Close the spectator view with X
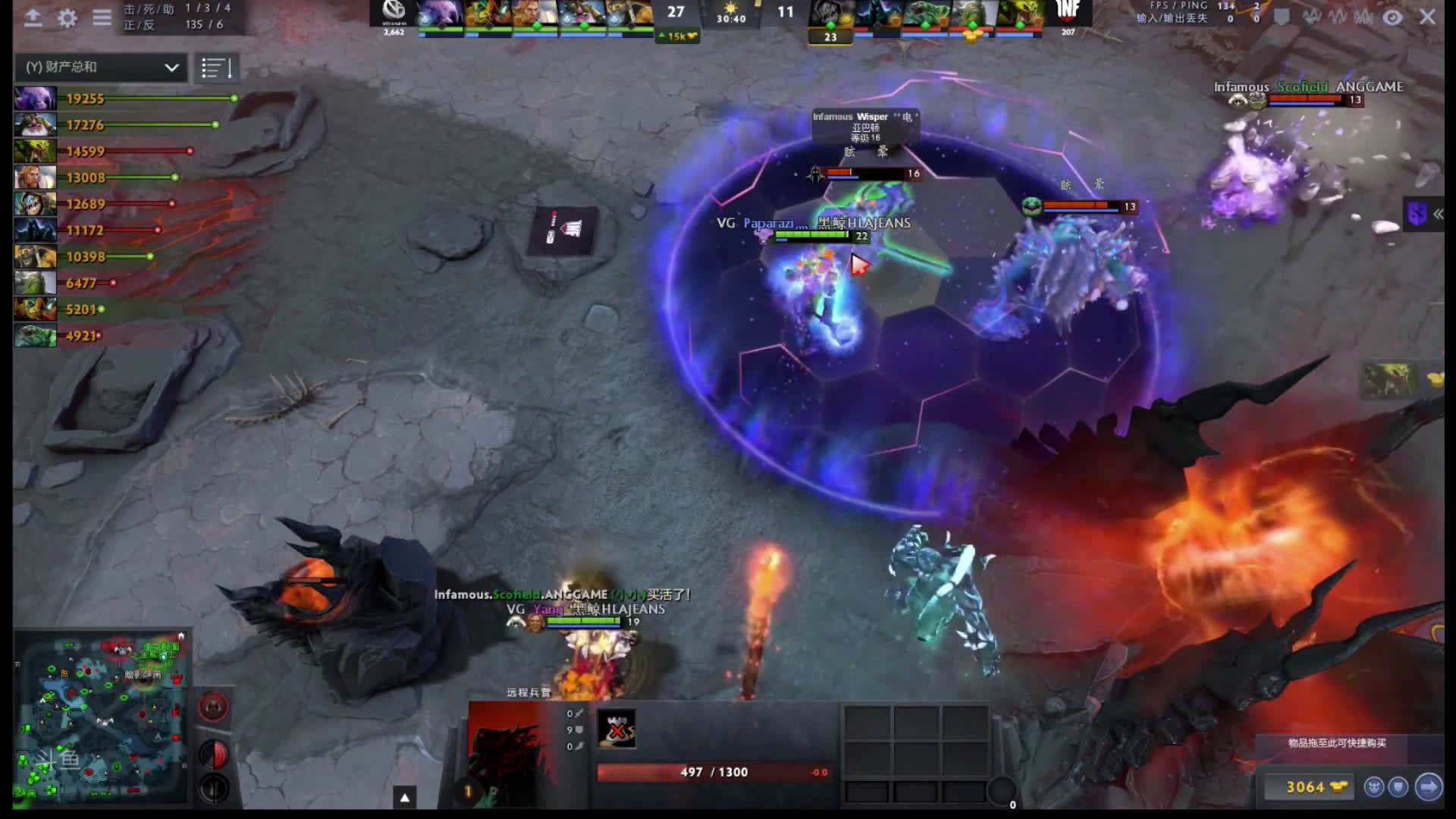This screenshot has height=819, width=1456. click(1427, 17)
